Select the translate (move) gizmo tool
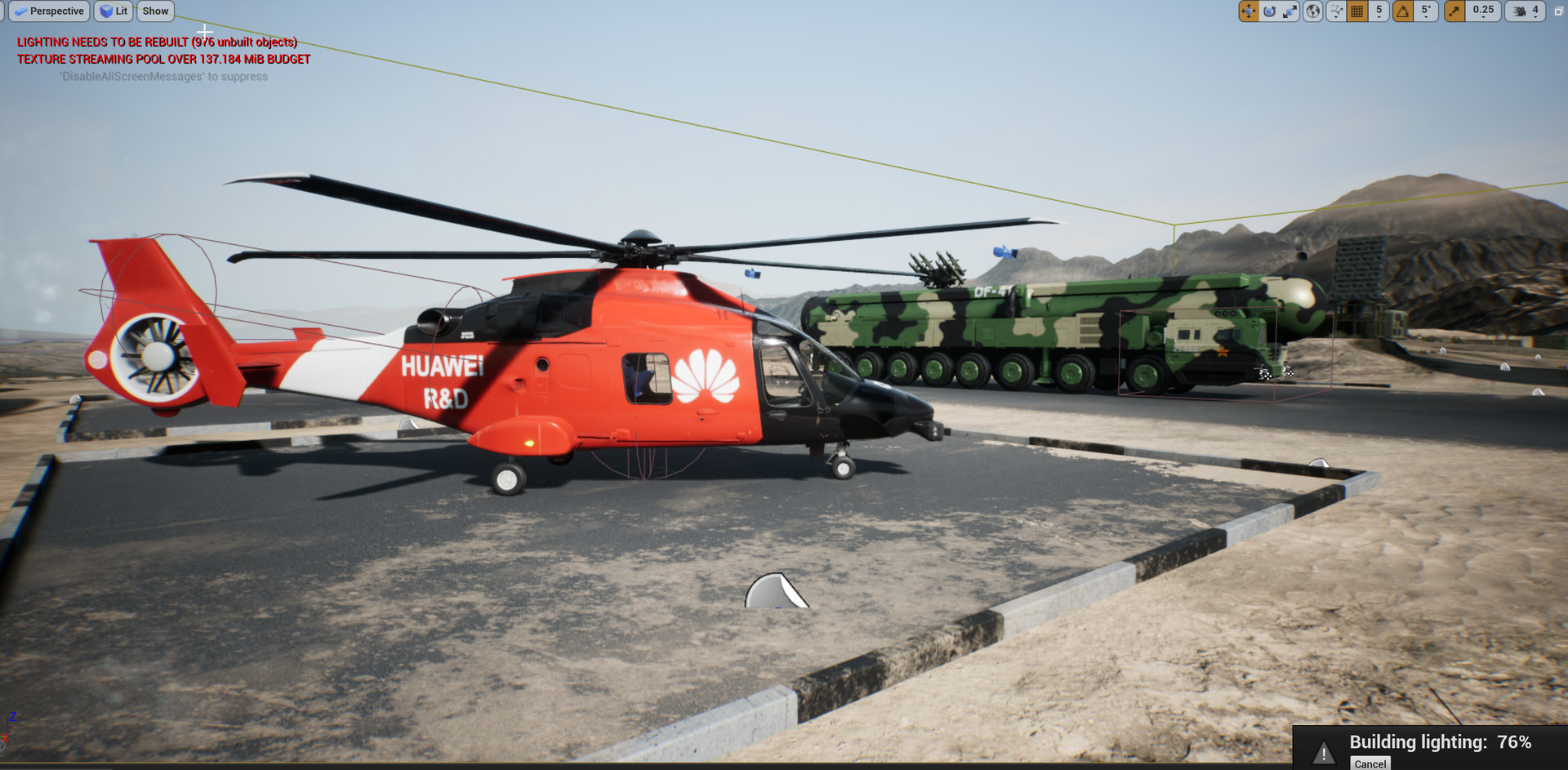 [1249, 11]
